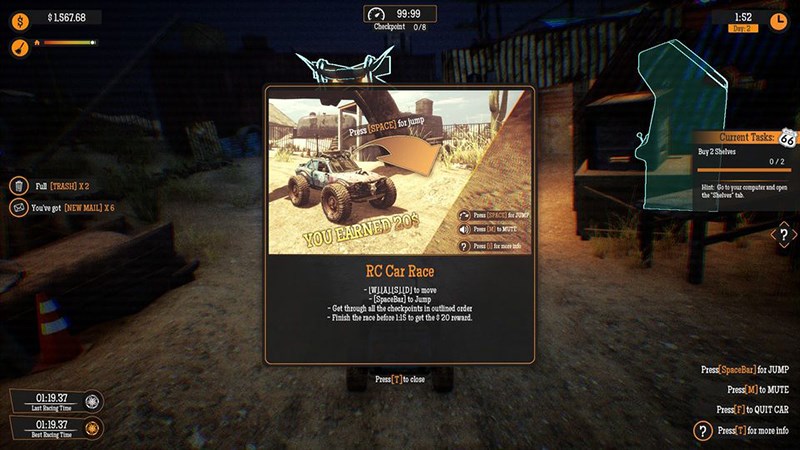Image resolution: width=800 pixels, height=450 pixels.
Task: Click the more info question mark icon
Action: (703, 431)
